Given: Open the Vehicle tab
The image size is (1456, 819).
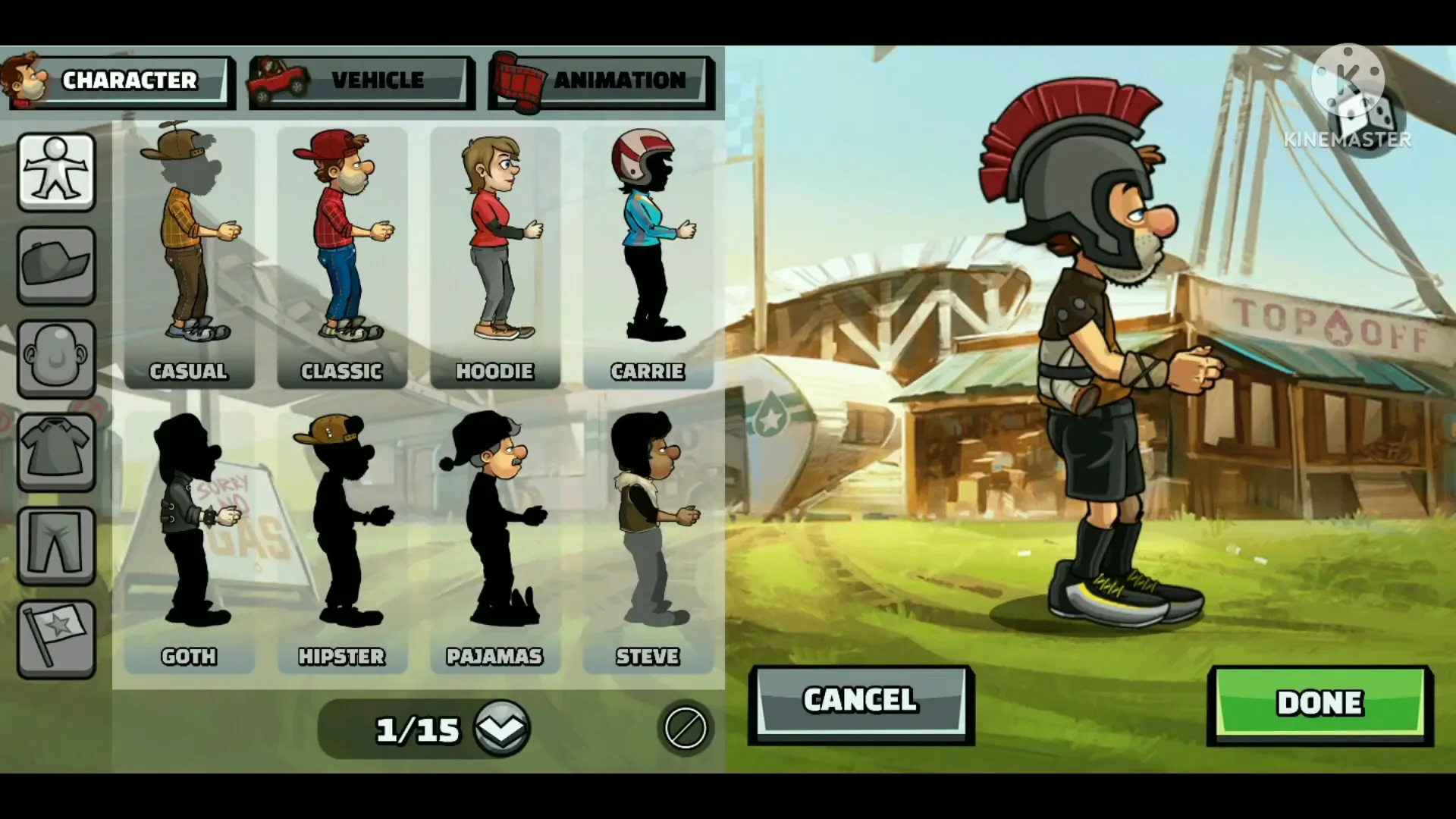Looking at the screenshot, I should (362, 80).
